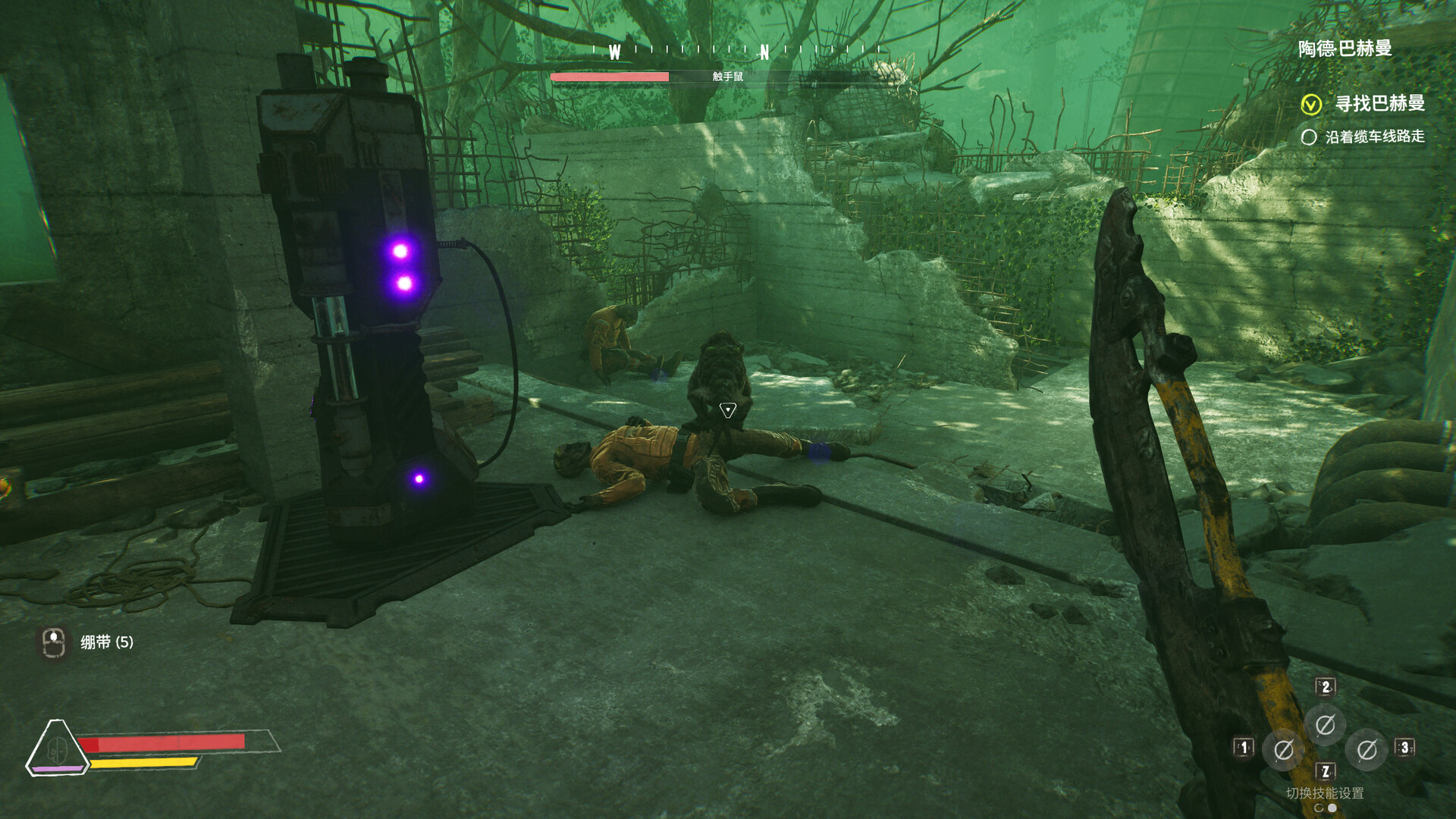1456x819 pixels.
Task: Click the 寻找巴赫曼 quest objective
Action: click(1379, 103)
